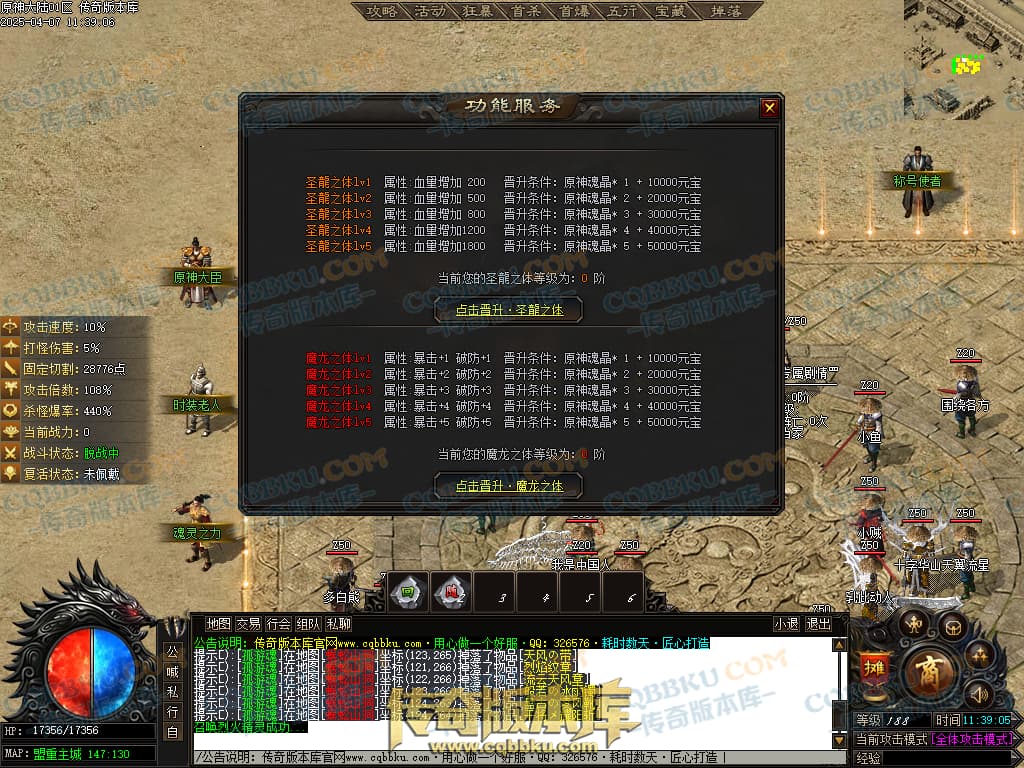Open the 首爆 top menu tab

click(x=574, y=12)
